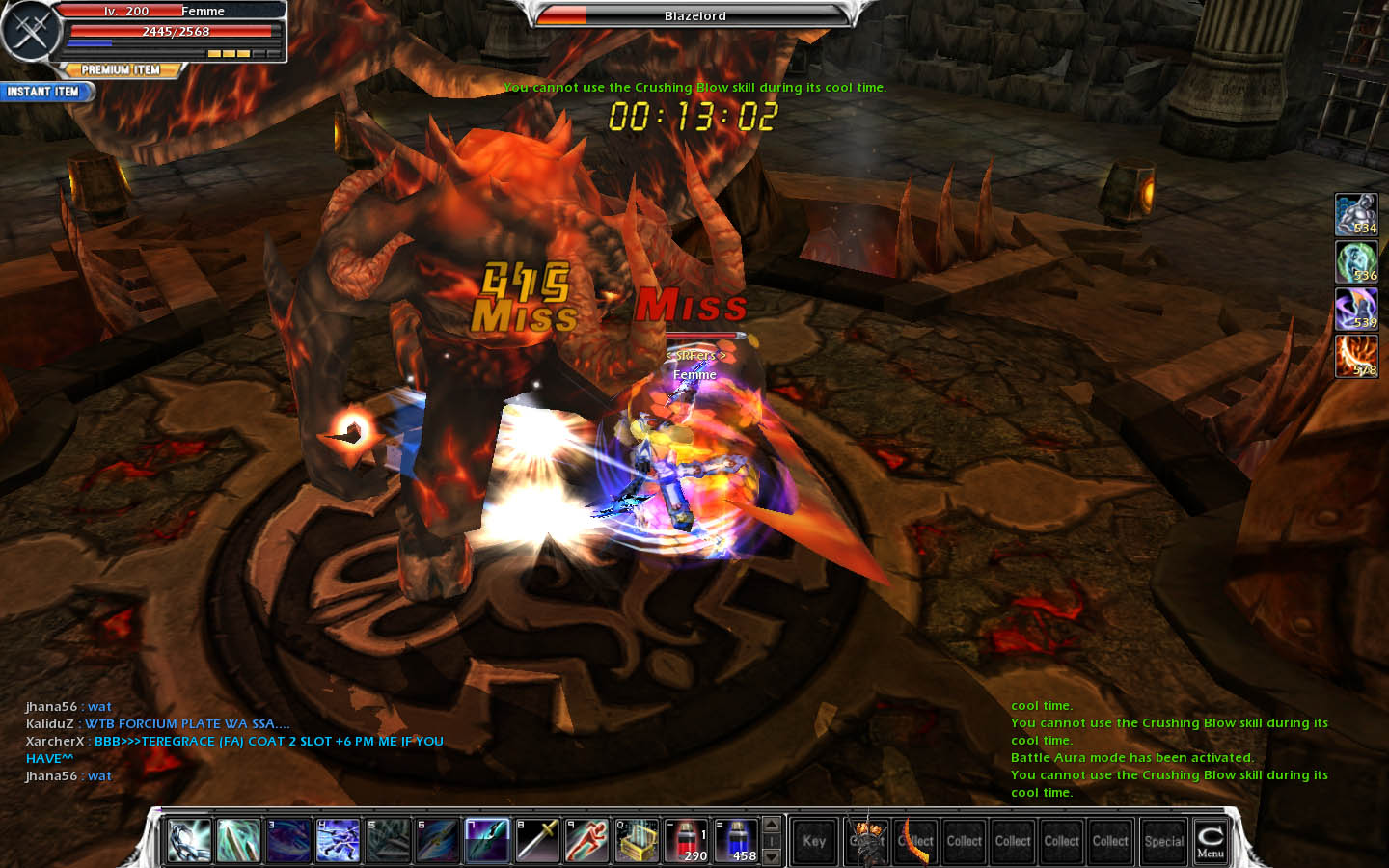Image resolution: width=1389 pixels, height=868 pixels.
Task: Use the red HP potion slot
Action: [686, 840]
